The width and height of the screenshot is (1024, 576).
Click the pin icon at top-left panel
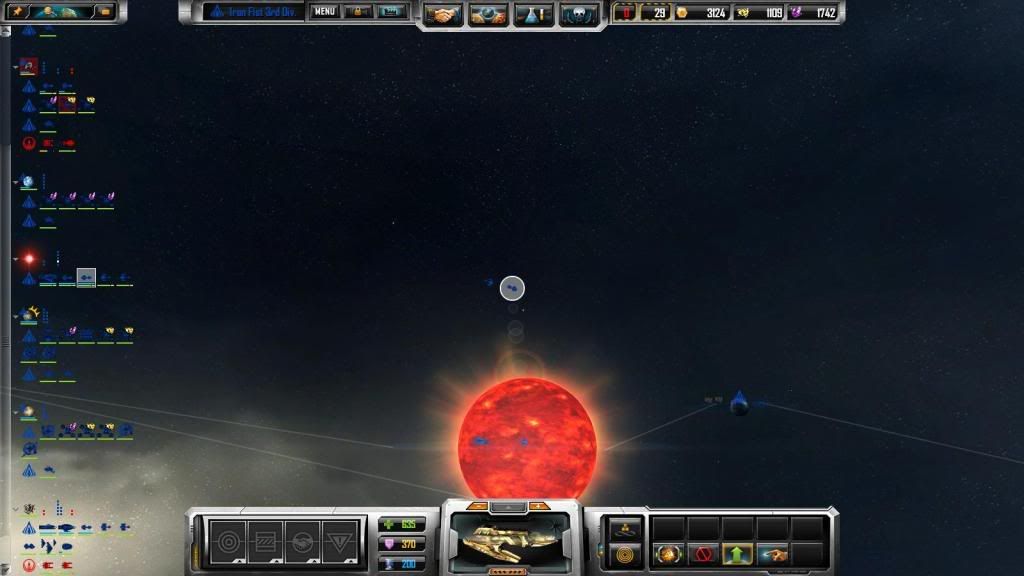point(18,11)
